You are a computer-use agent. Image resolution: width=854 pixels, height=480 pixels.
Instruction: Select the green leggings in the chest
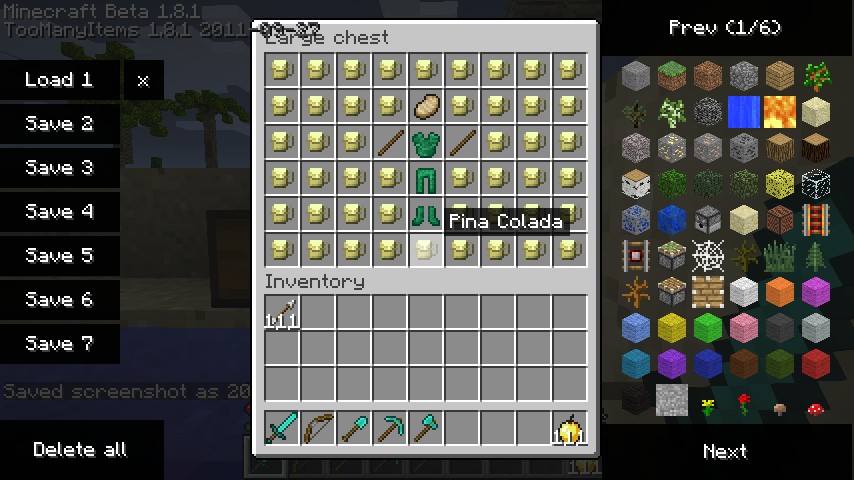tap(426, 178)
